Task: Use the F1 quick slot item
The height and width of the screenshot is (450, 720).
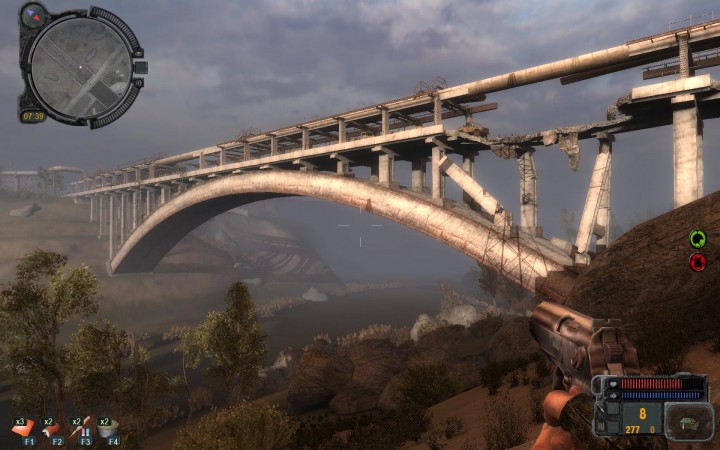Action: pos(24,428)
